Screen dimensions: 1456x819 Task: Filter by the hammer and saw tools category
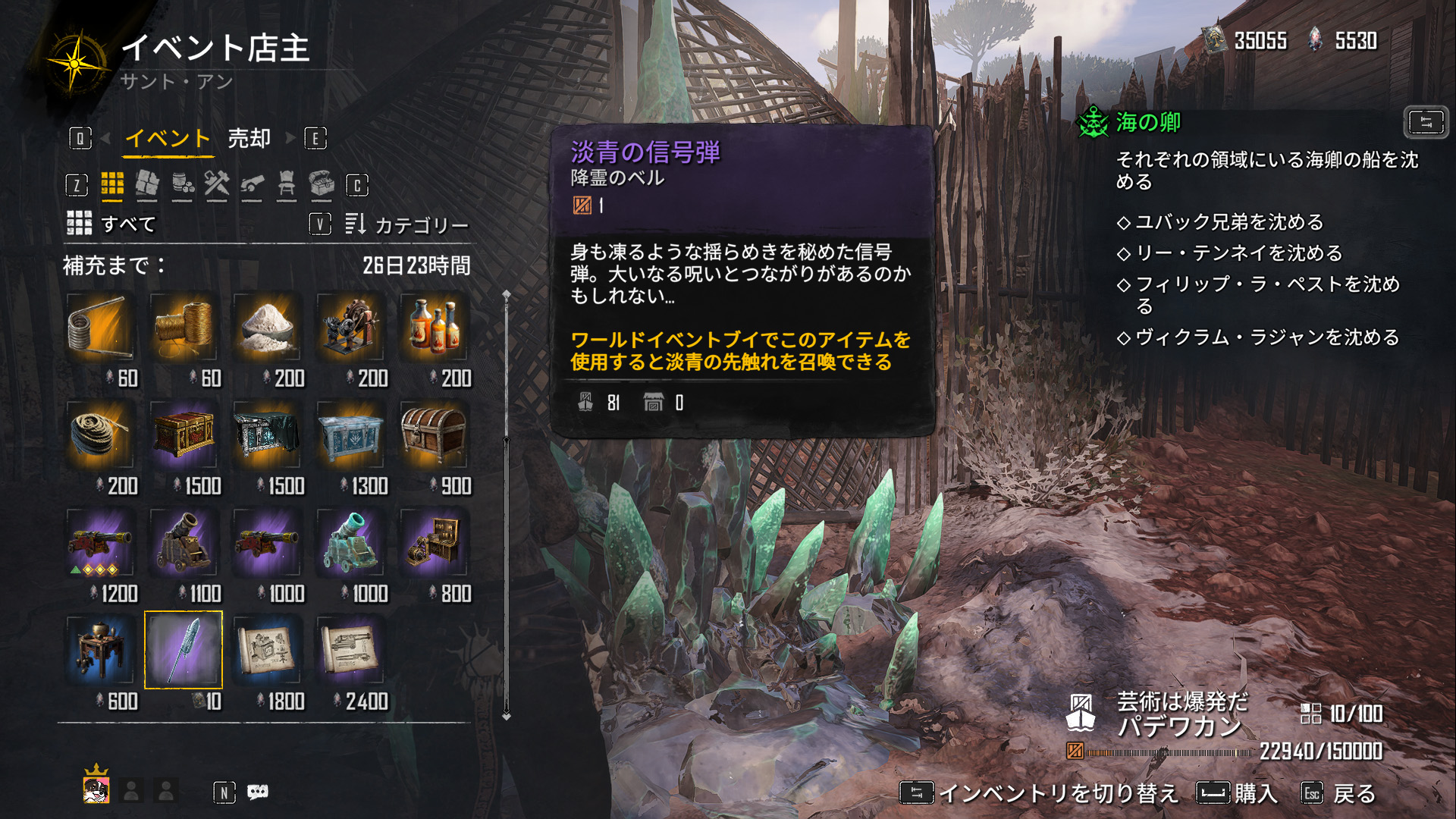pos(217,184)
